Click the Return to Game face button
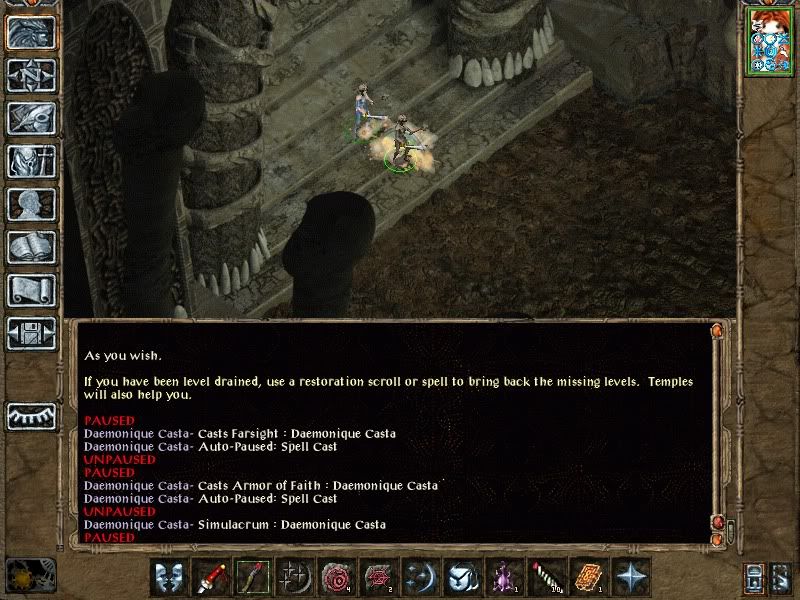 point(31,33)
